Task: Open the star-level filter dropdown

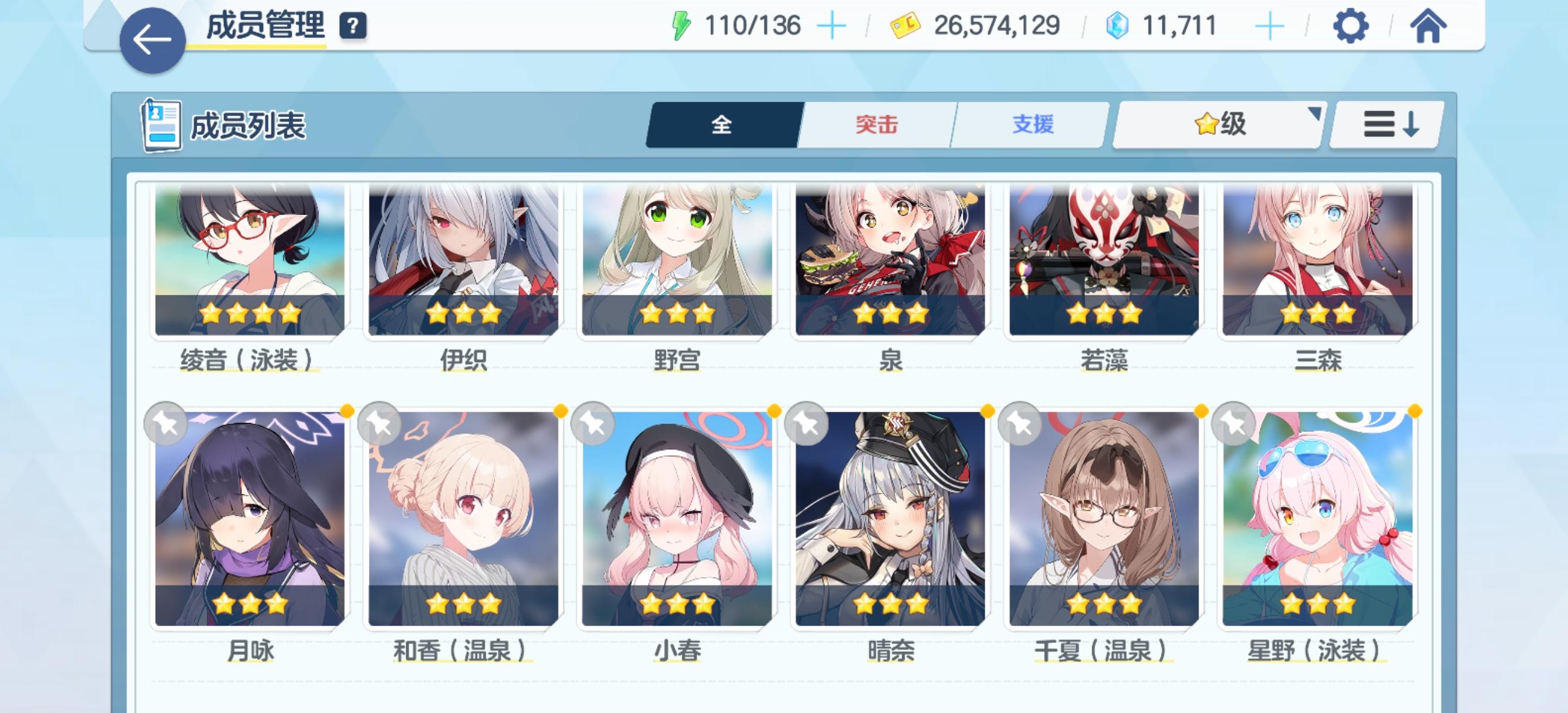Action: point(1218,124)
